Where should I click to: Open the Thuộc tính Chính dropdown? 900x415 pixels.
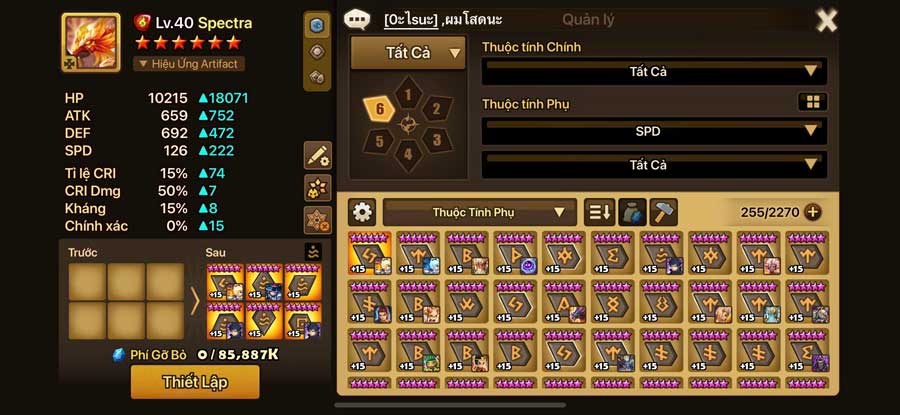[x=654, y=72]
